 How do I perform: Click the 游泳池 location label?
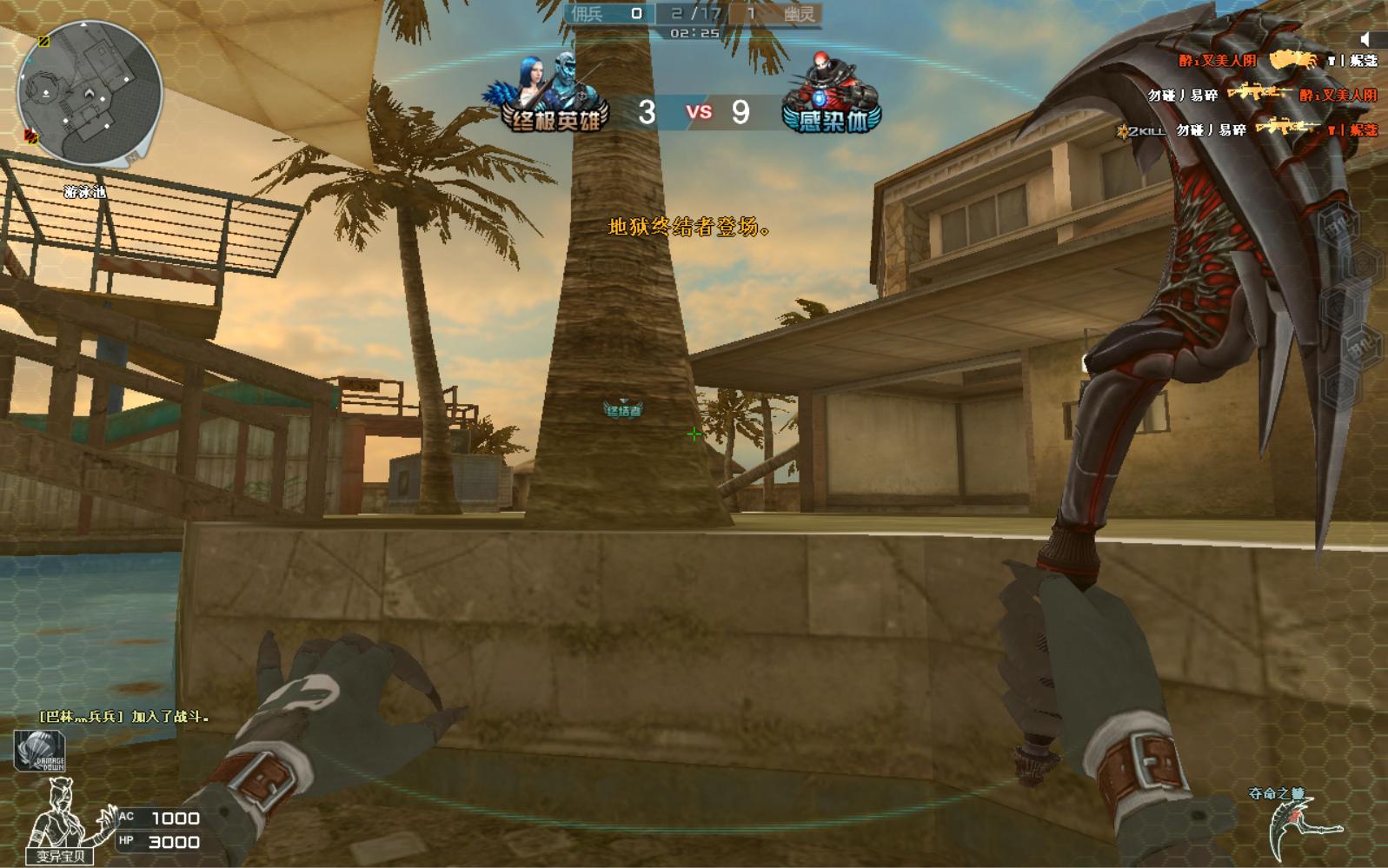point(85,192)
